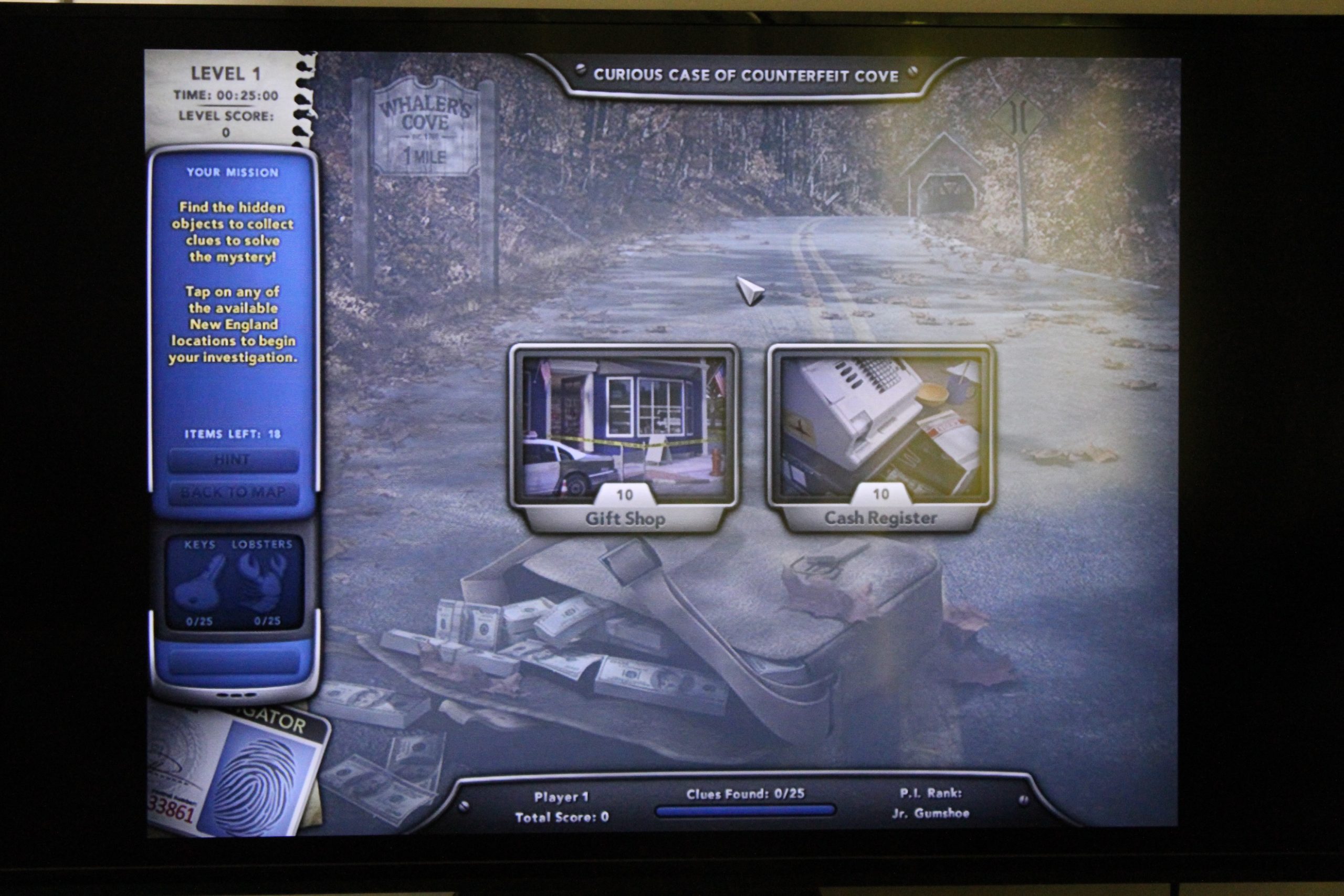Click the Items Left: 18 counter
The image size is (1344, 896).
[232, 434]
